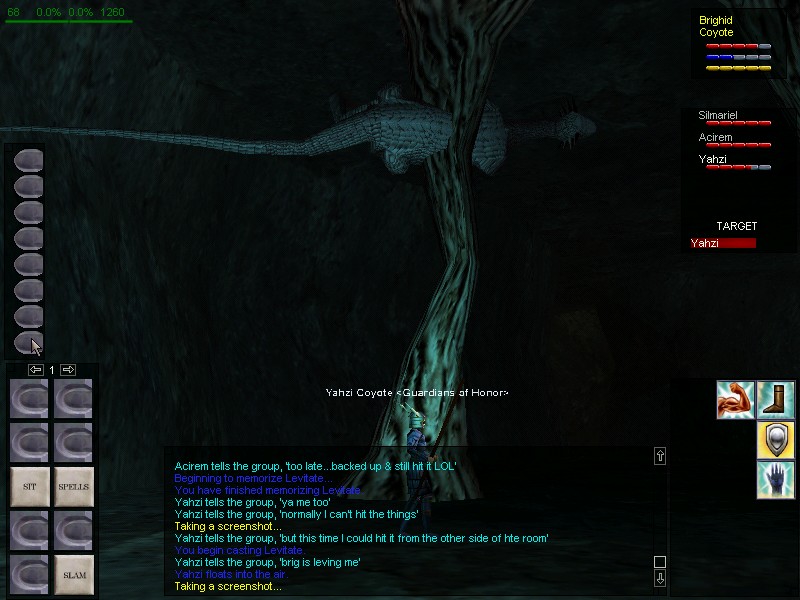This screenshot has height=600, width=800.
Task: Select the flexed arm strength buff icon
Action: tap(734, 400)
